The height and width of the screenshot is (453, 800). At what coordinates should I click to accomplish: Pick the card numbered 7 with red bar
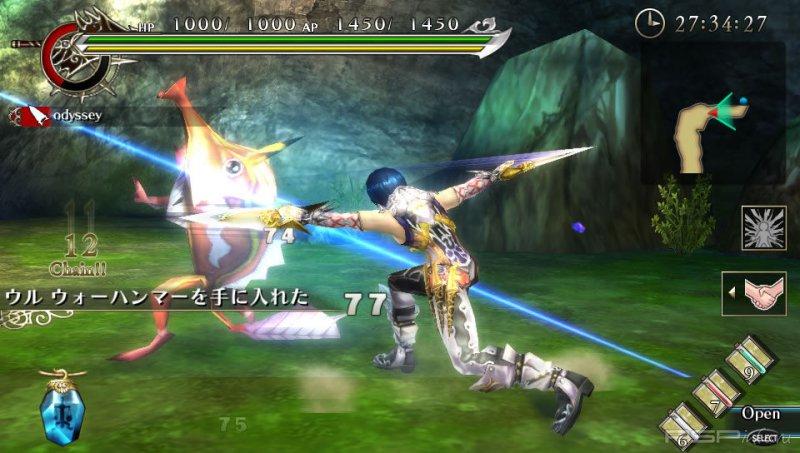pos(718,391)
